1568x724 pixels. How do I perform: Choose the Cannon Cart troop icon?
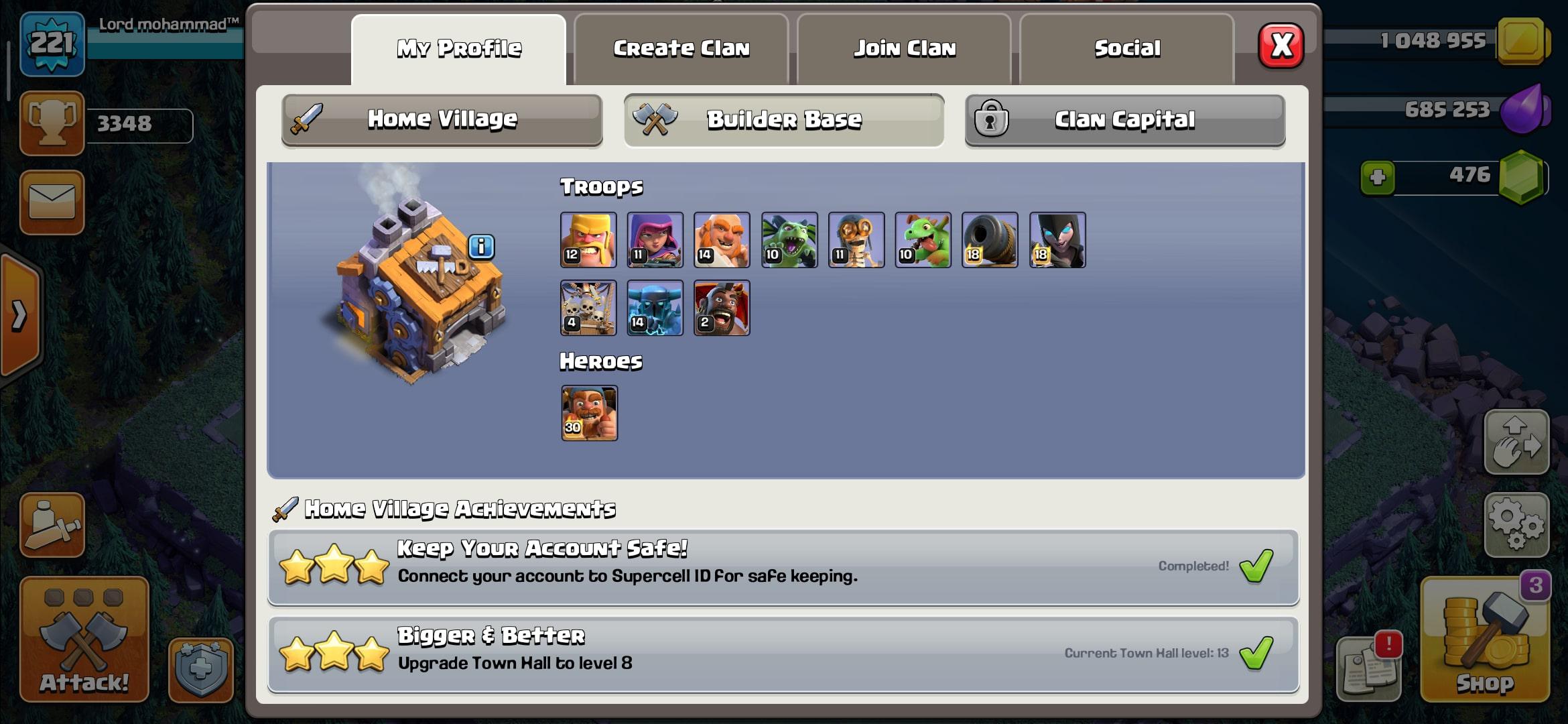990,240
